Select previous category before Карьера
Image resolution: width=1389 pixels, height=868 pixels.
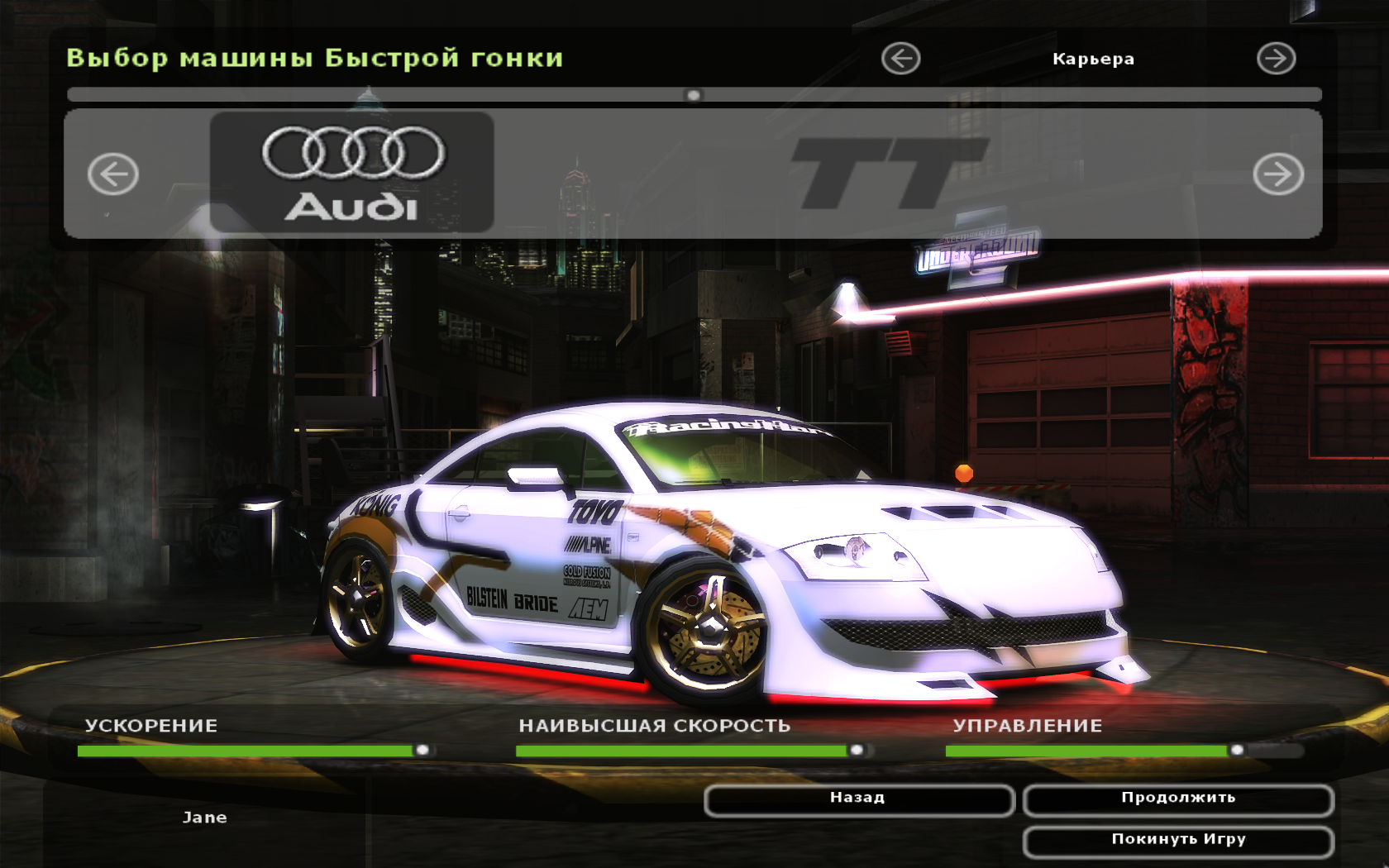coord(900,59)
